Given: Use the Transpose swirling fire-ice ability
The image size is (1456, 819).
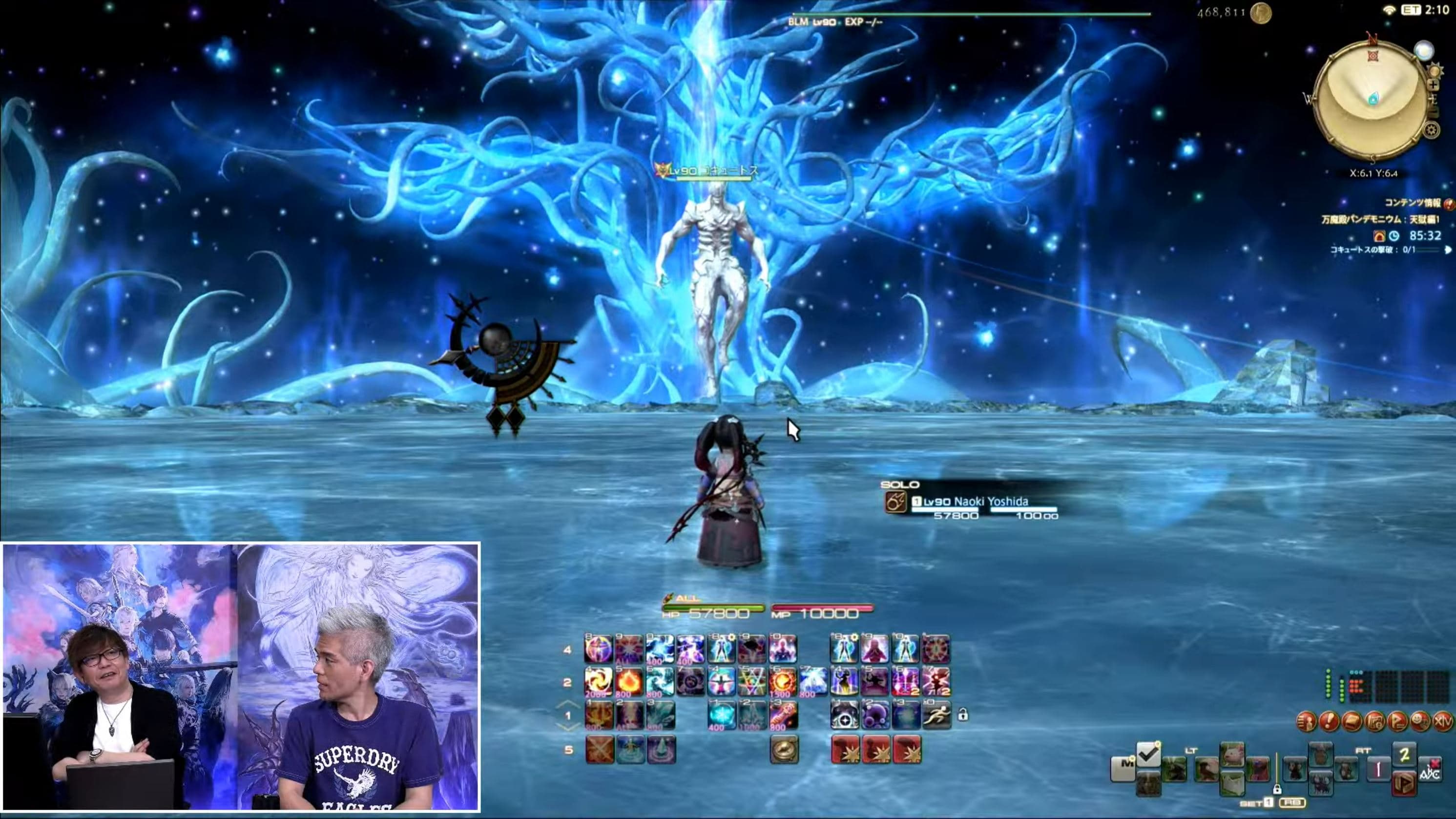Looking at the screenshot, I should (599, 682).
